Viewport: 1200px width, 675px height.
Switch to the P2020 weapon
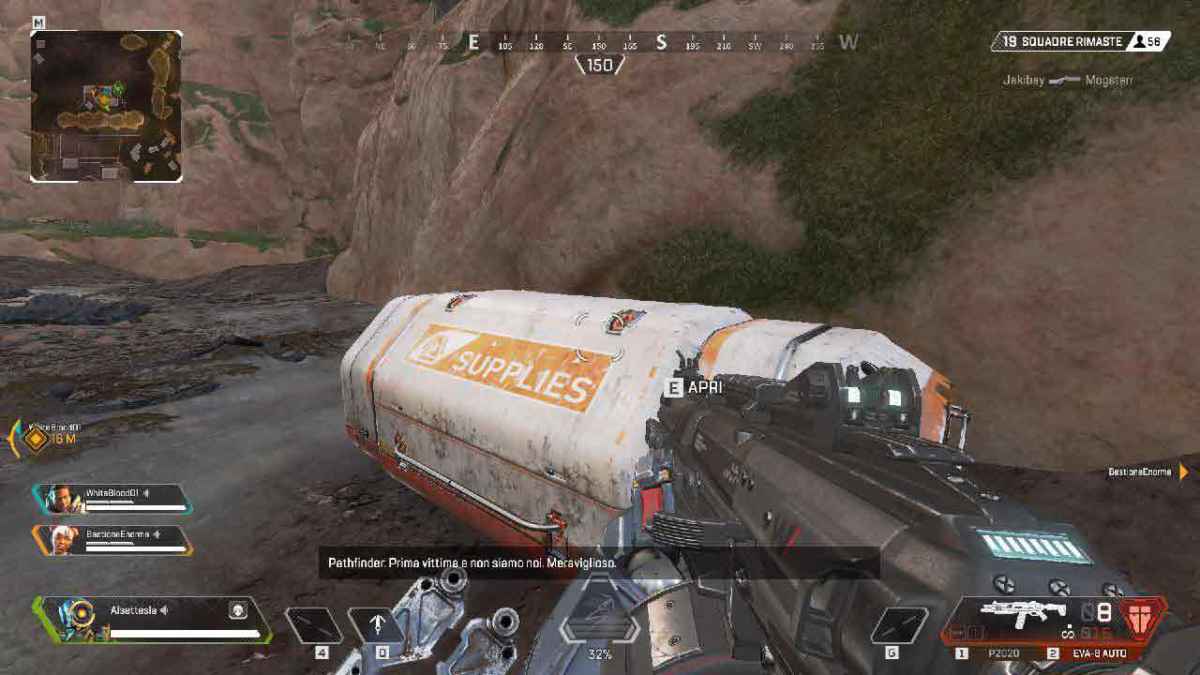(x=1000, y=653)
